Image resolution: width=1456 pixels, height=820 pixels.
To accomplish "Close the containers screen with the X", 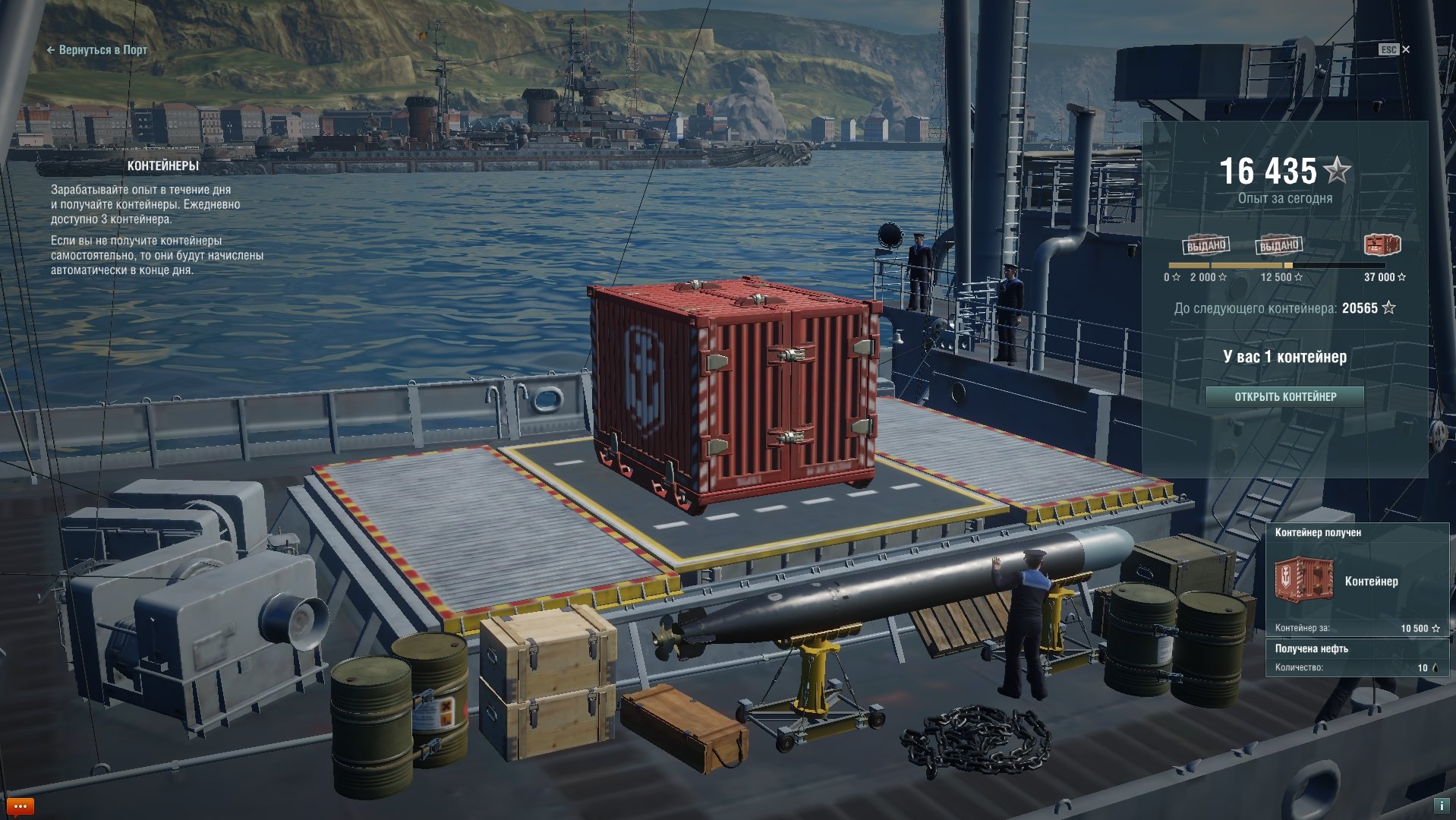I will click(1406, 49).
